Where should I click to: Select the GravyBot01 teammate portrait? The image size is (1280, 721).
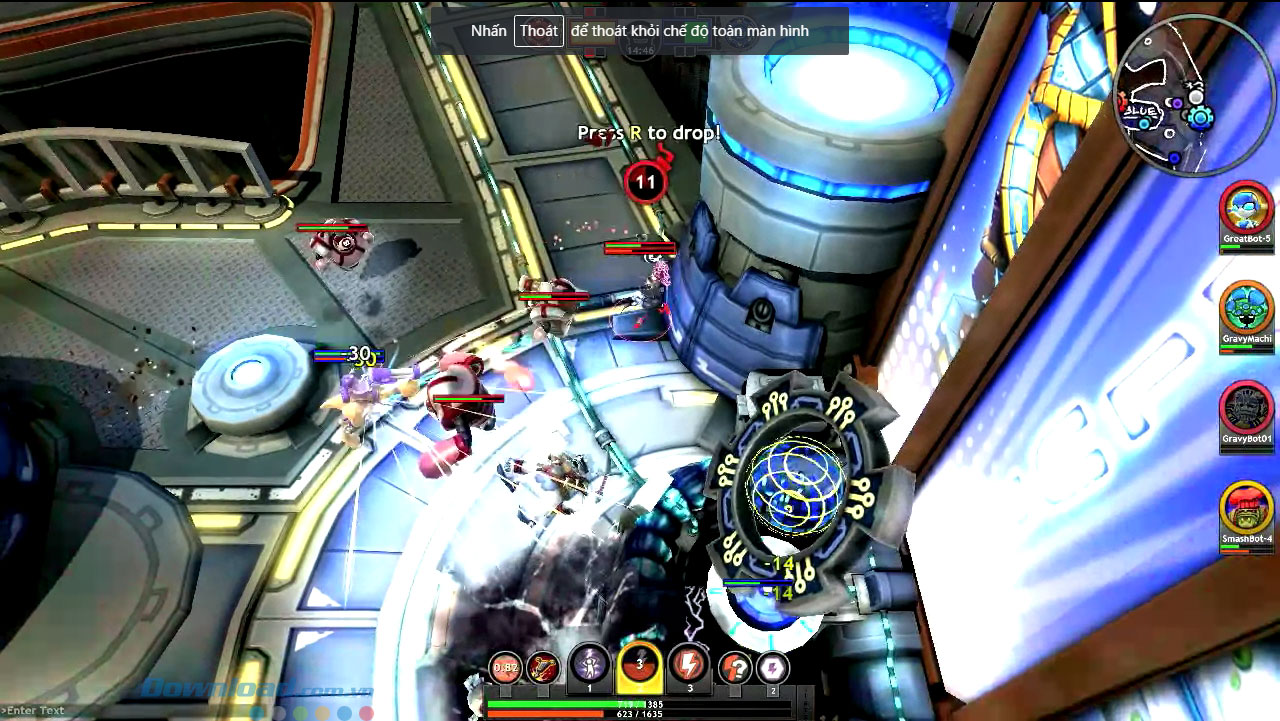(x=1246, y=408)
